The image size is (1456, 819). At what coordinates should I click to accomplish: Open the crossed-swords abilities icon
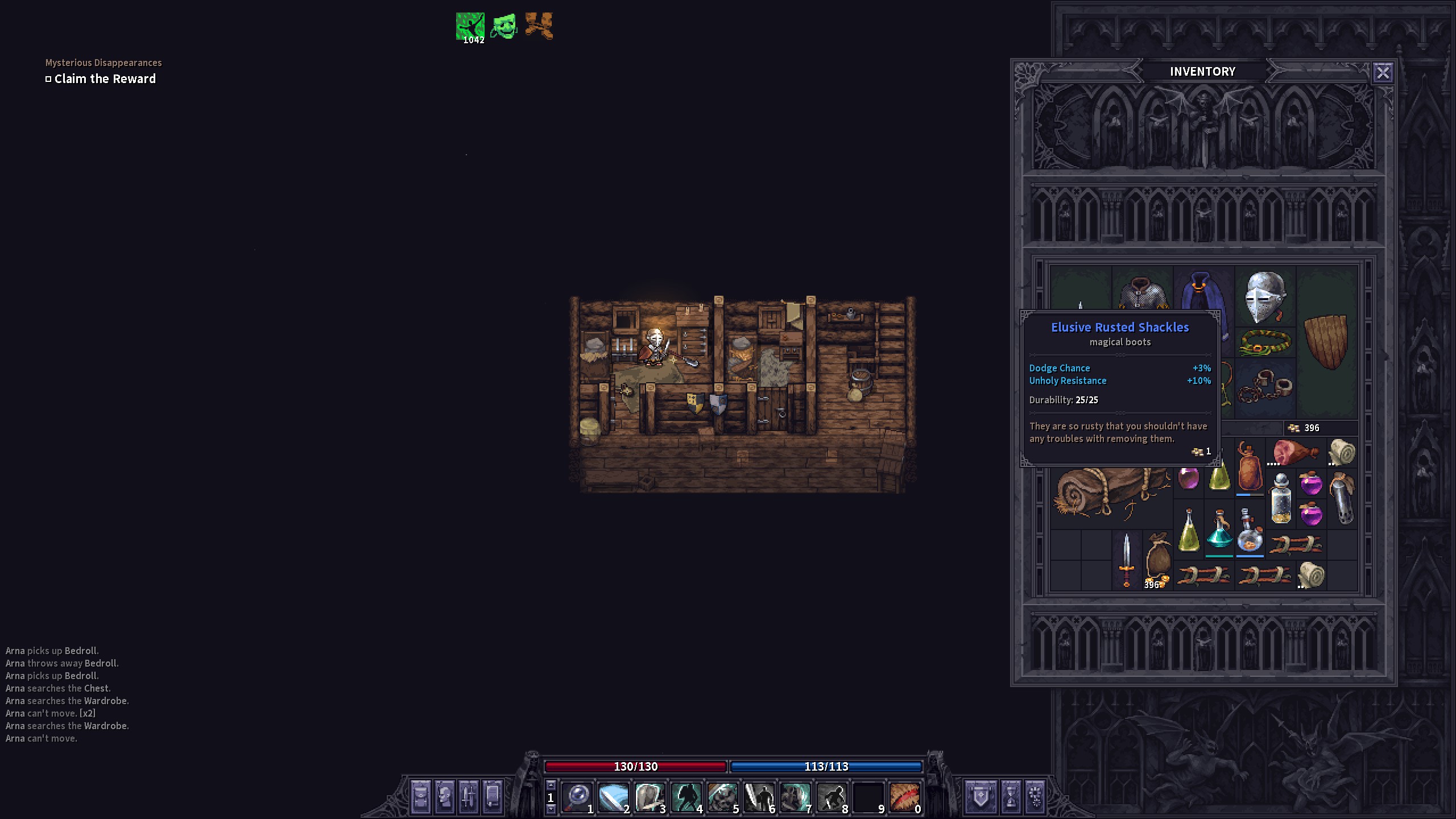tap(469, 796)
